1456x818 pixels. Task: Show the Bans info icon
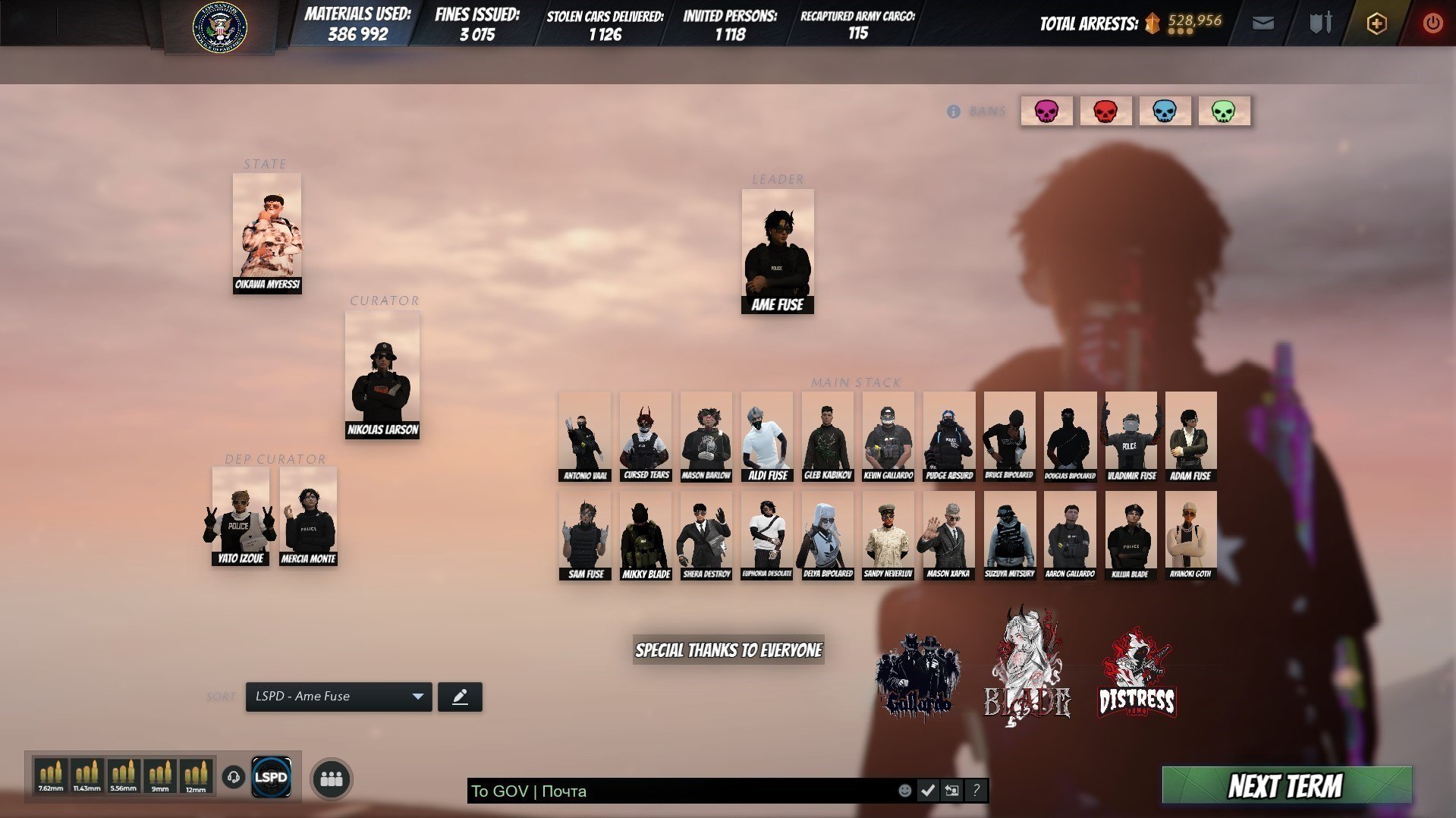[954, 112]
